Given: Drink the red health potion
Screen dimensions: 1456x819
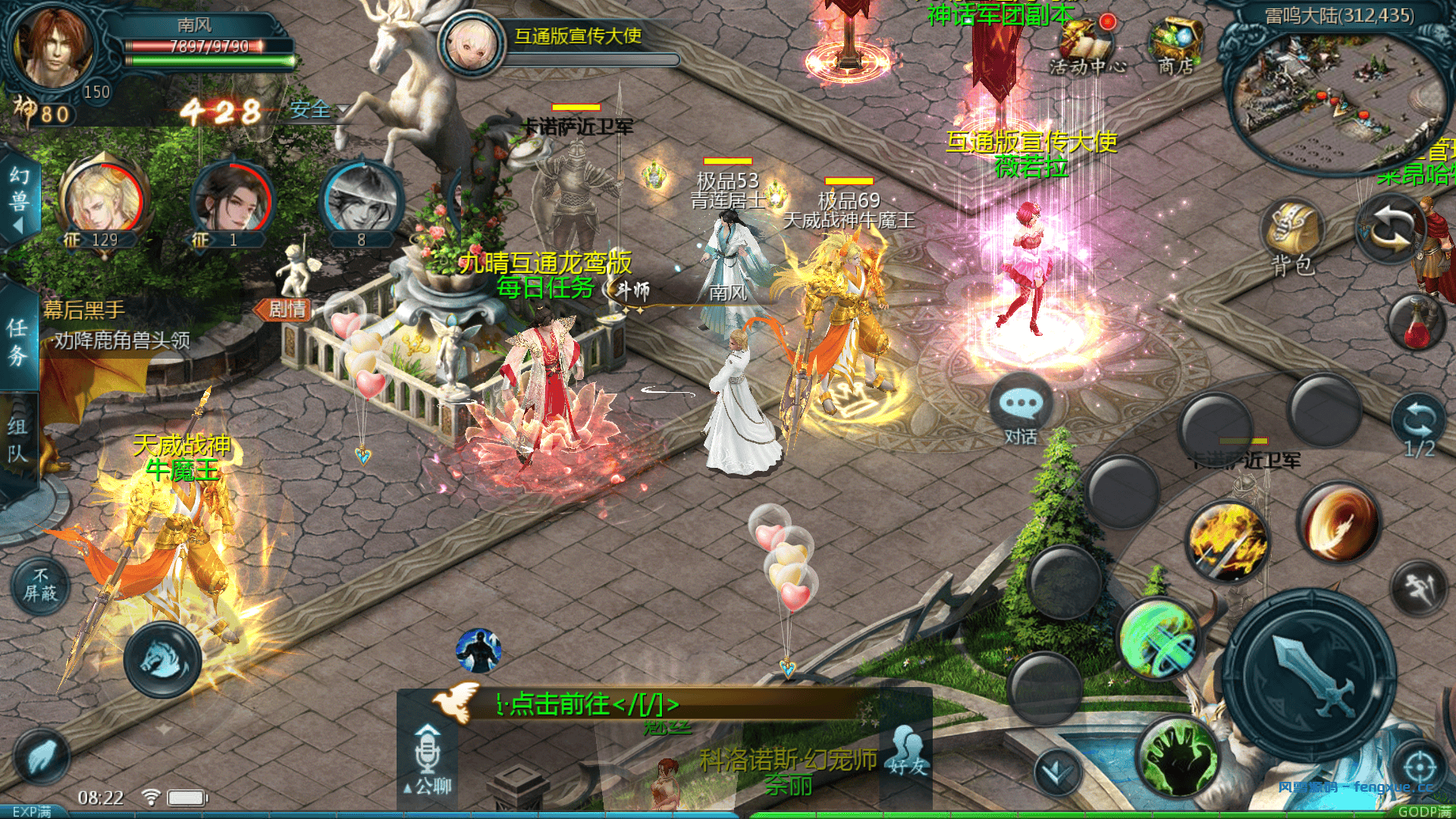Looking at the screenshot, I should point(1417,322).
